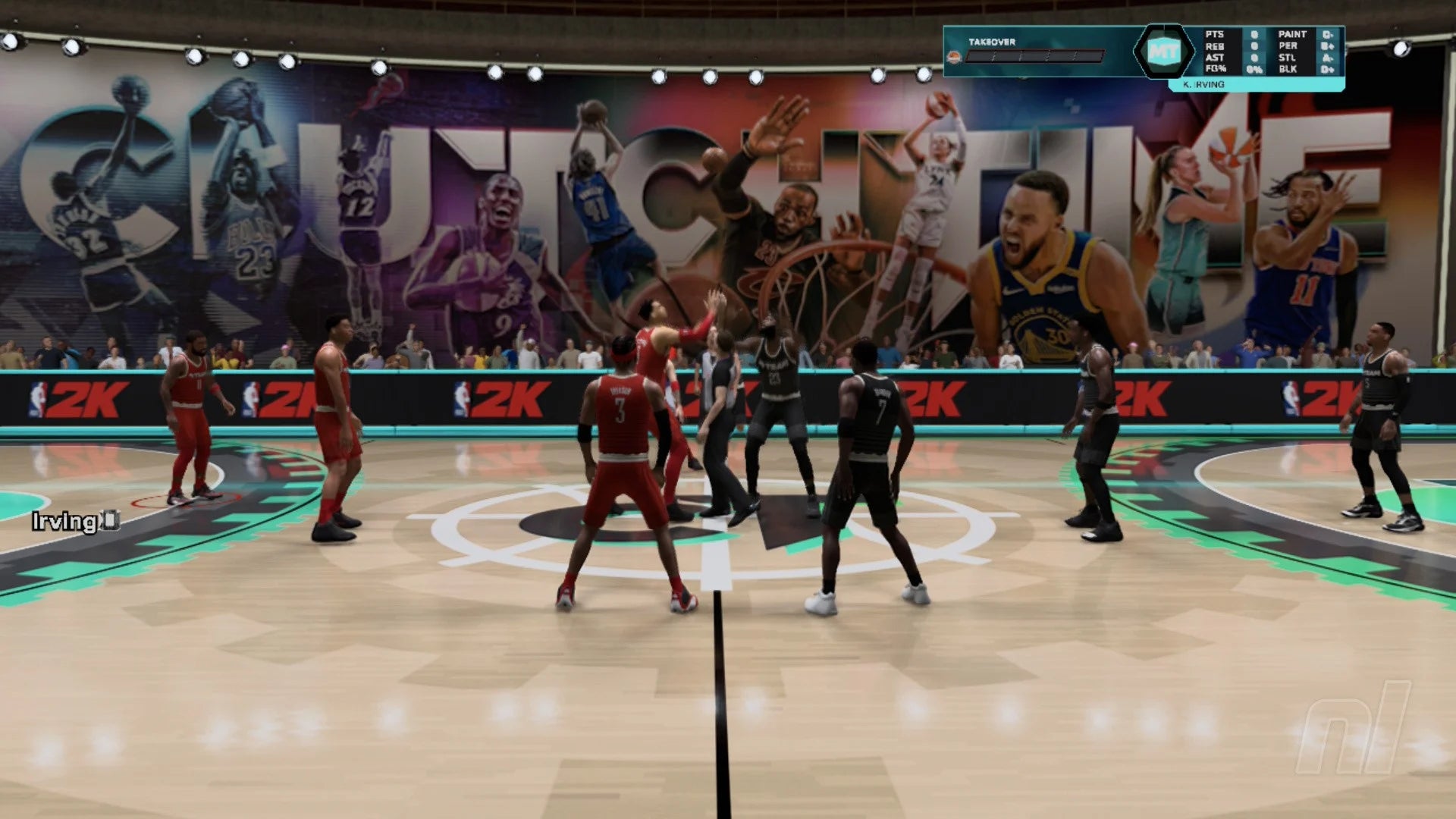This screenshot has height=819, width=1456.
Task: Click the Takeover progress meter
Action: point(1036,56)
